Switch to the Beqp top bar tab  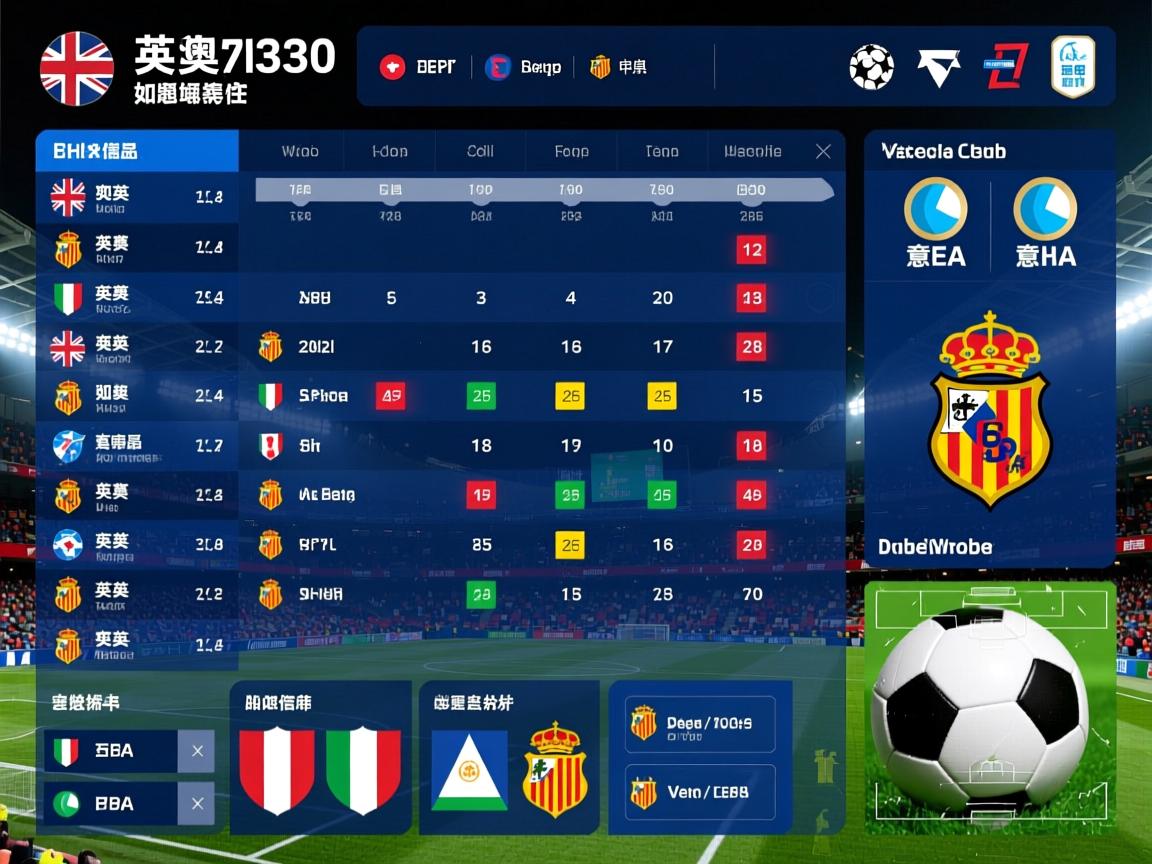click(x=523, y=67)
